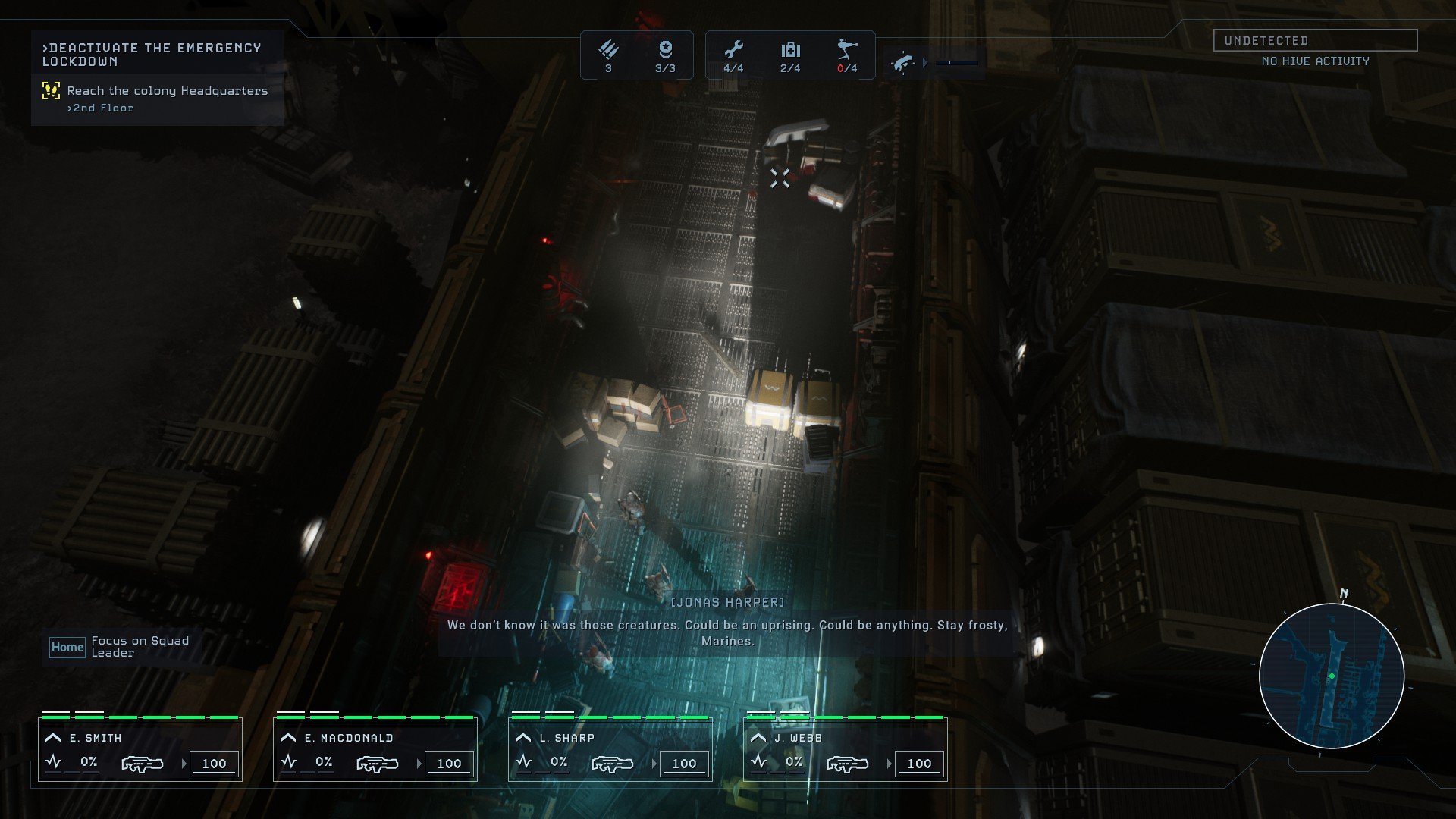Select the sentry gun resource icon
1456x819 pixels.
[847, 51]
